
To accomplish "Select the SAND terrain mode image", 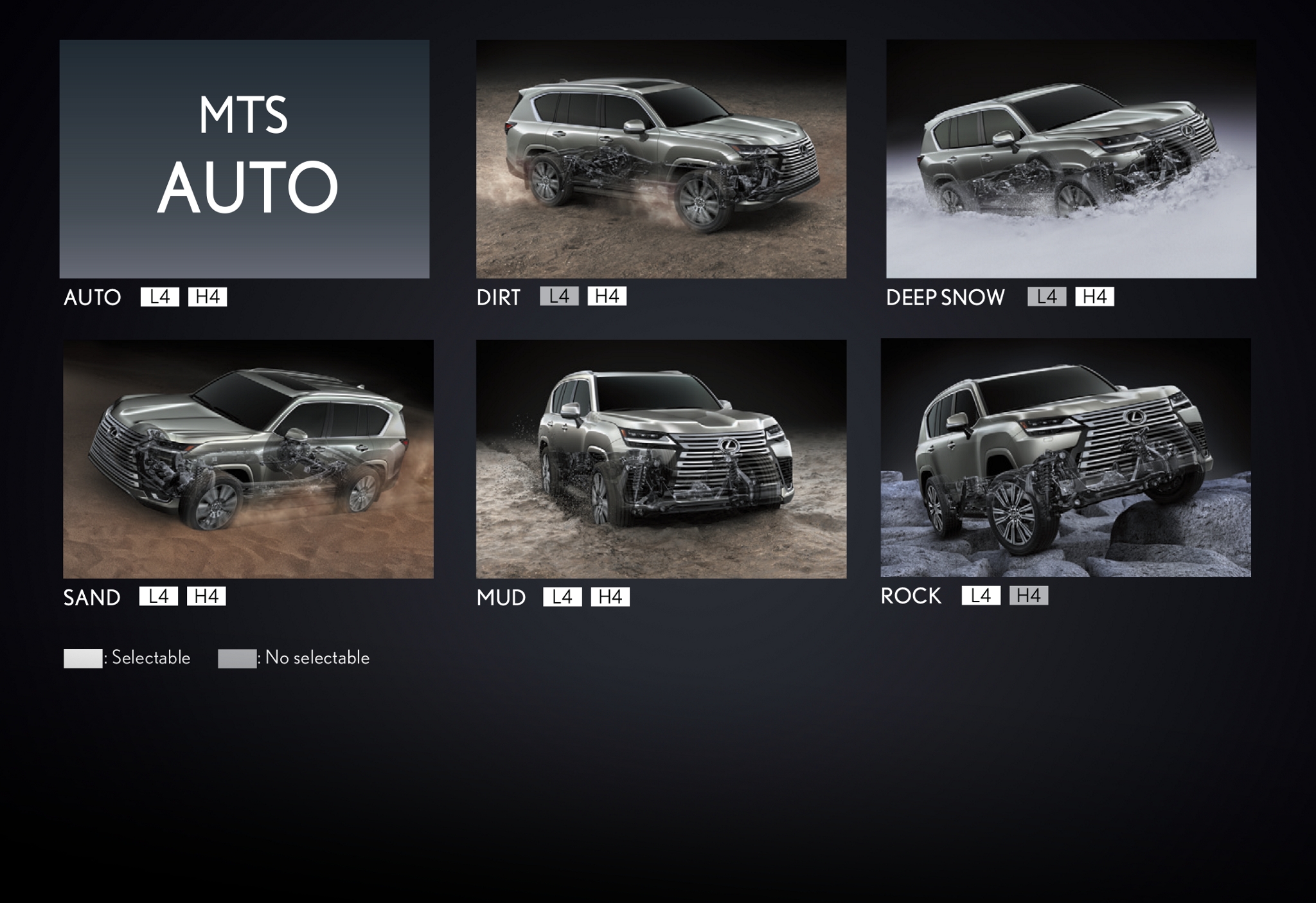I will tap(248, 459).
